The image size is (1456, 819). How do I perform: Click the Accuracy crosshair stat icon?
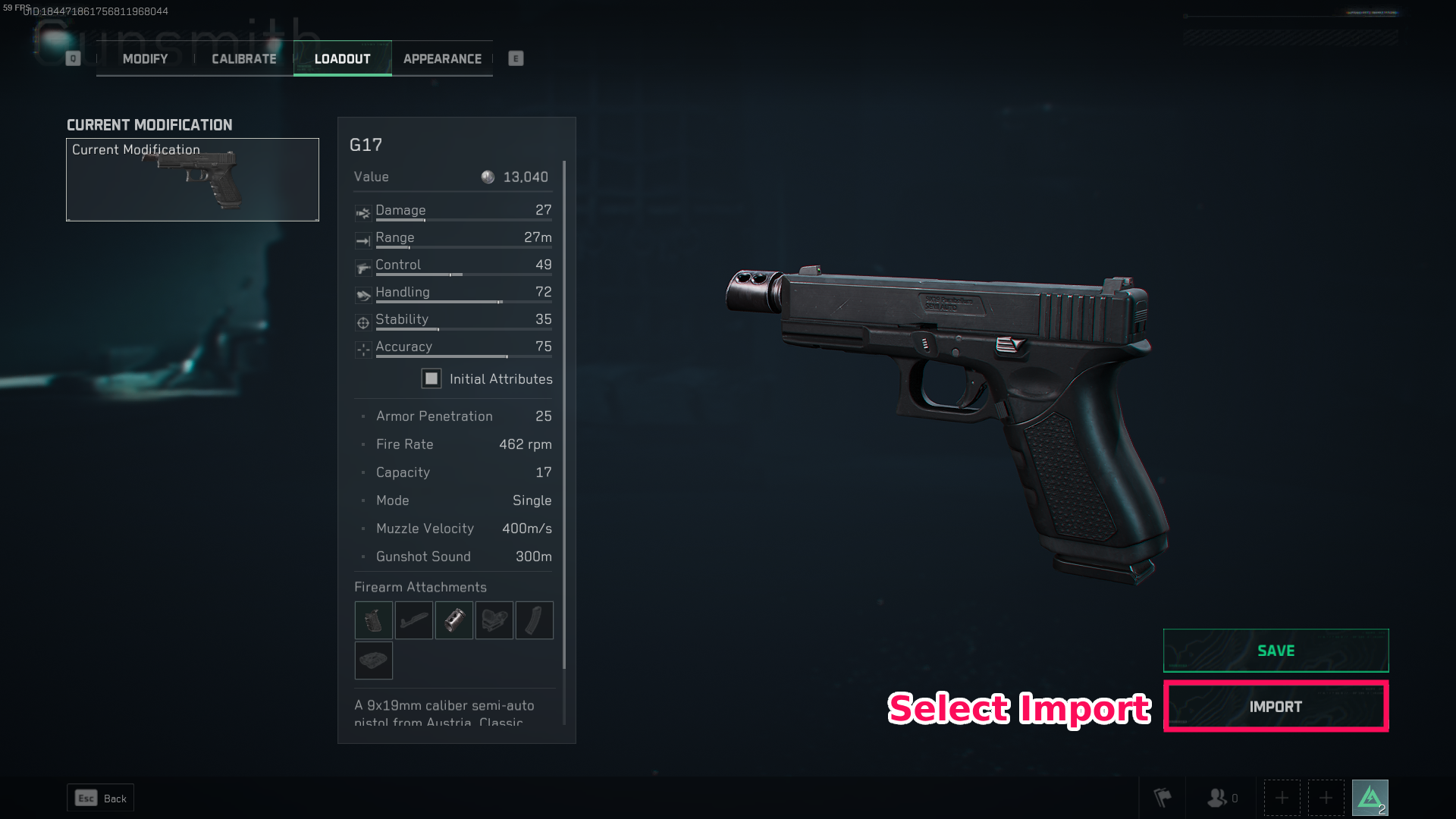[x=362, y=350]
